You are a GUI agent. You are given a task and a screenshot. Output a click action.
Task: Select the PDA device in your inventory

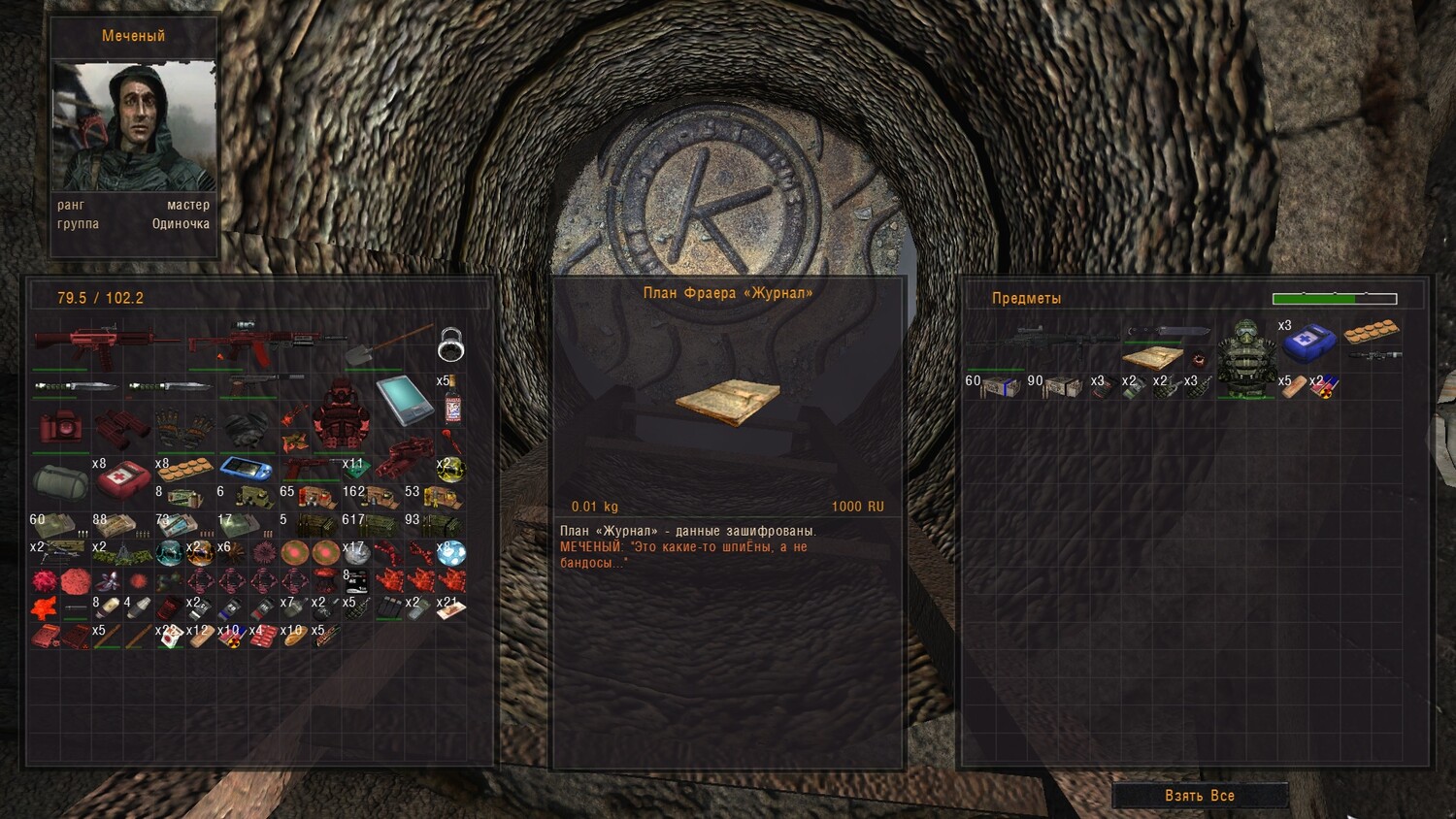[x=403, y=400]
